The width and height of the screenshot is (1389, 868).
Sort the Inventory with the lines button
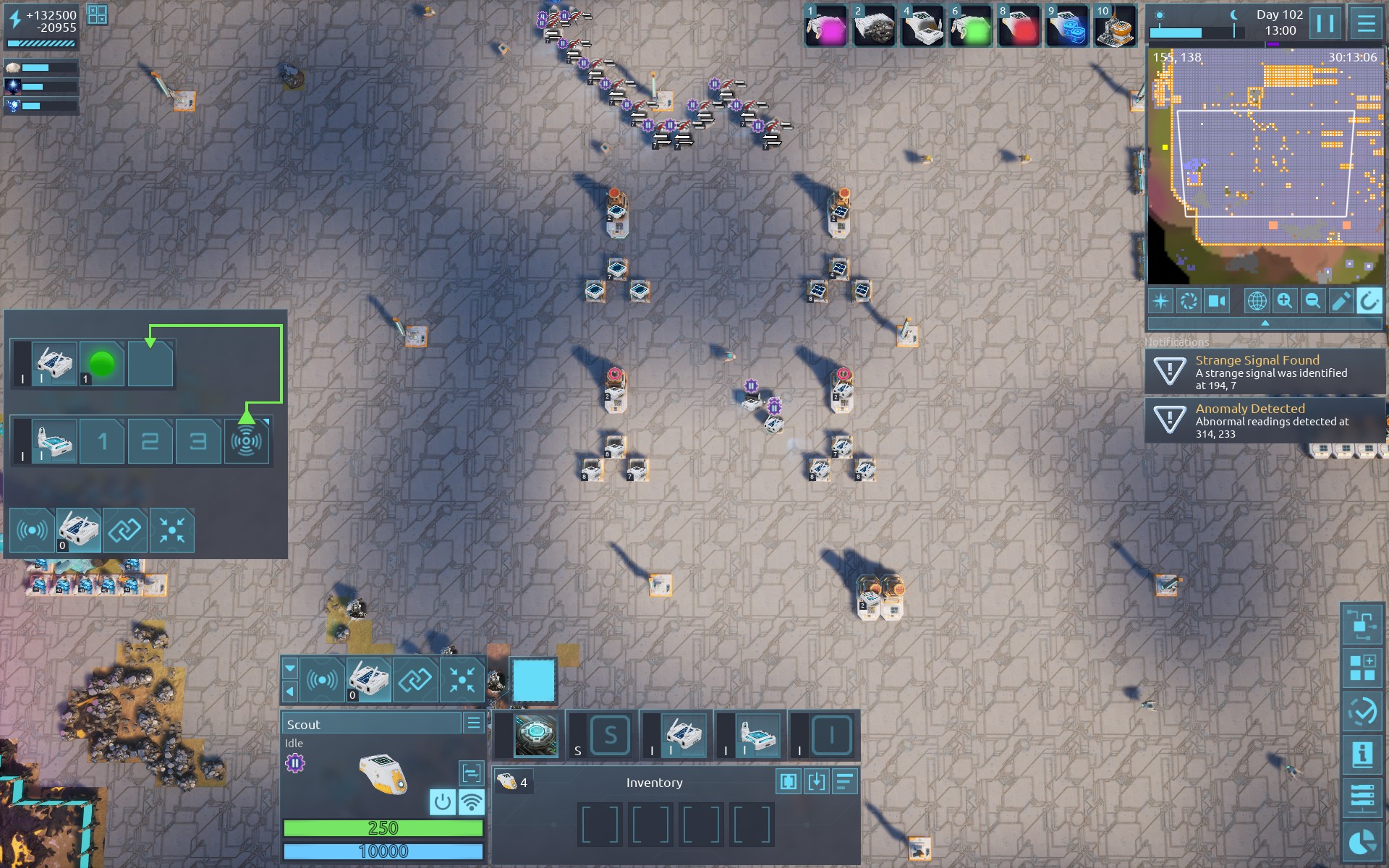point(845,782)
